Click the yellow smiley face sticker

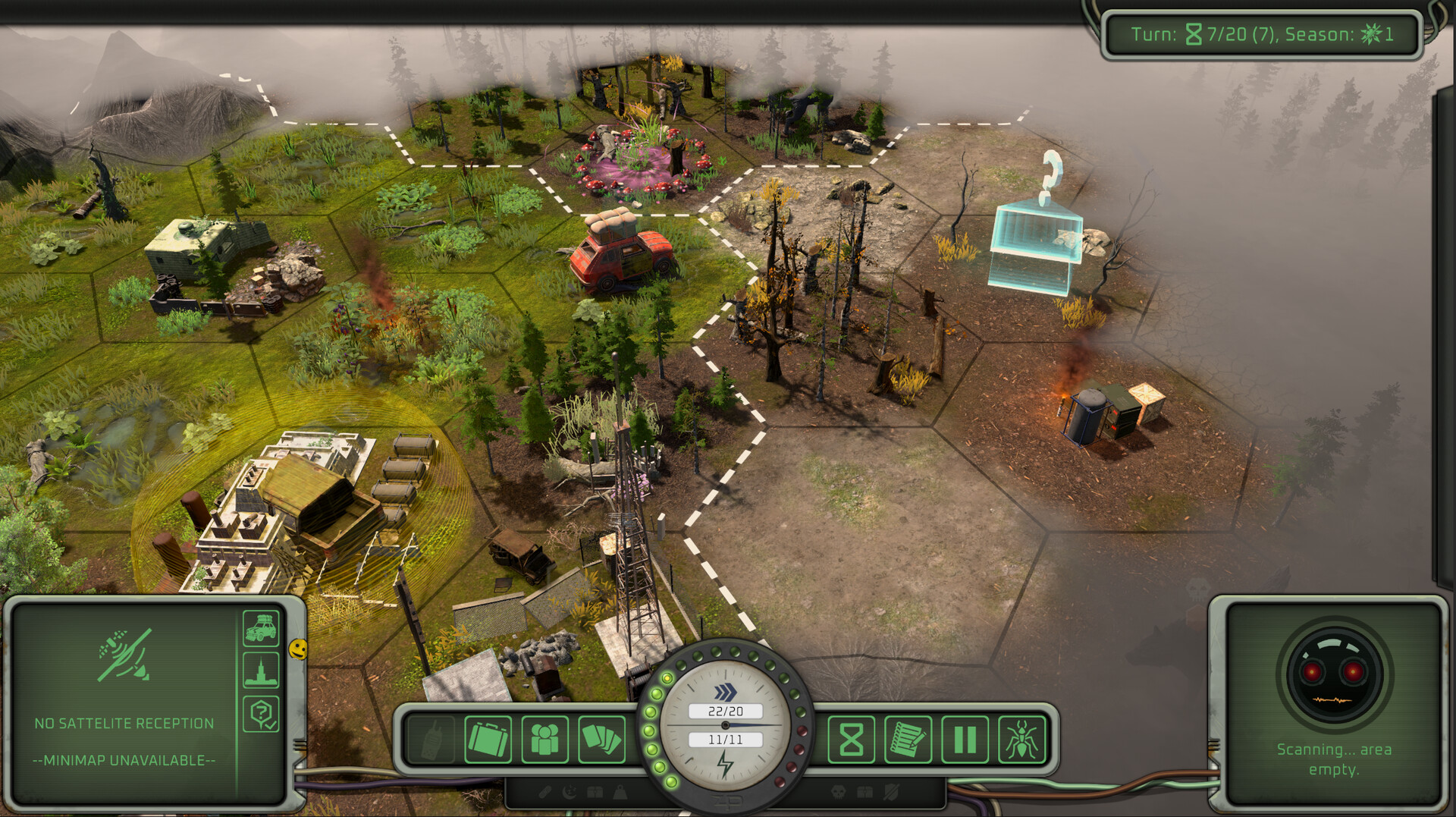point(297,649)
